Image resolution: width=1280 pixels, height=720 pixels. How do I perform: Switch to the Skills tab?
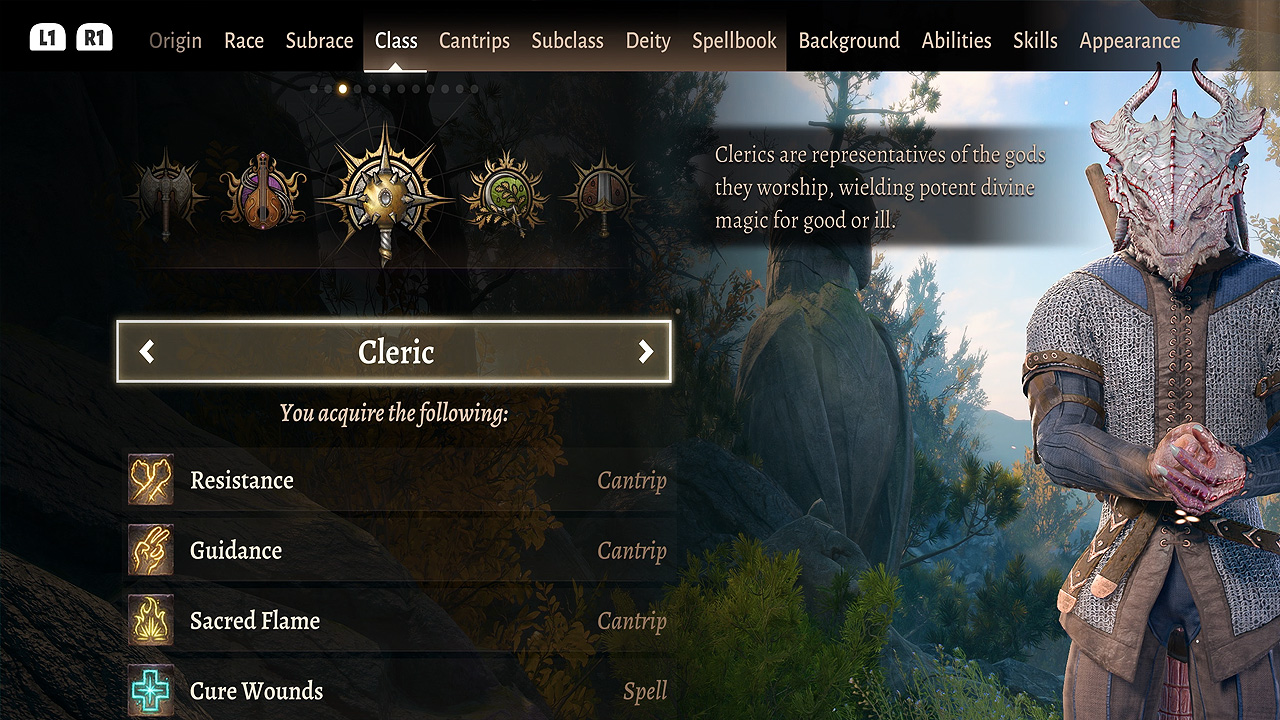pos(1035,41)
